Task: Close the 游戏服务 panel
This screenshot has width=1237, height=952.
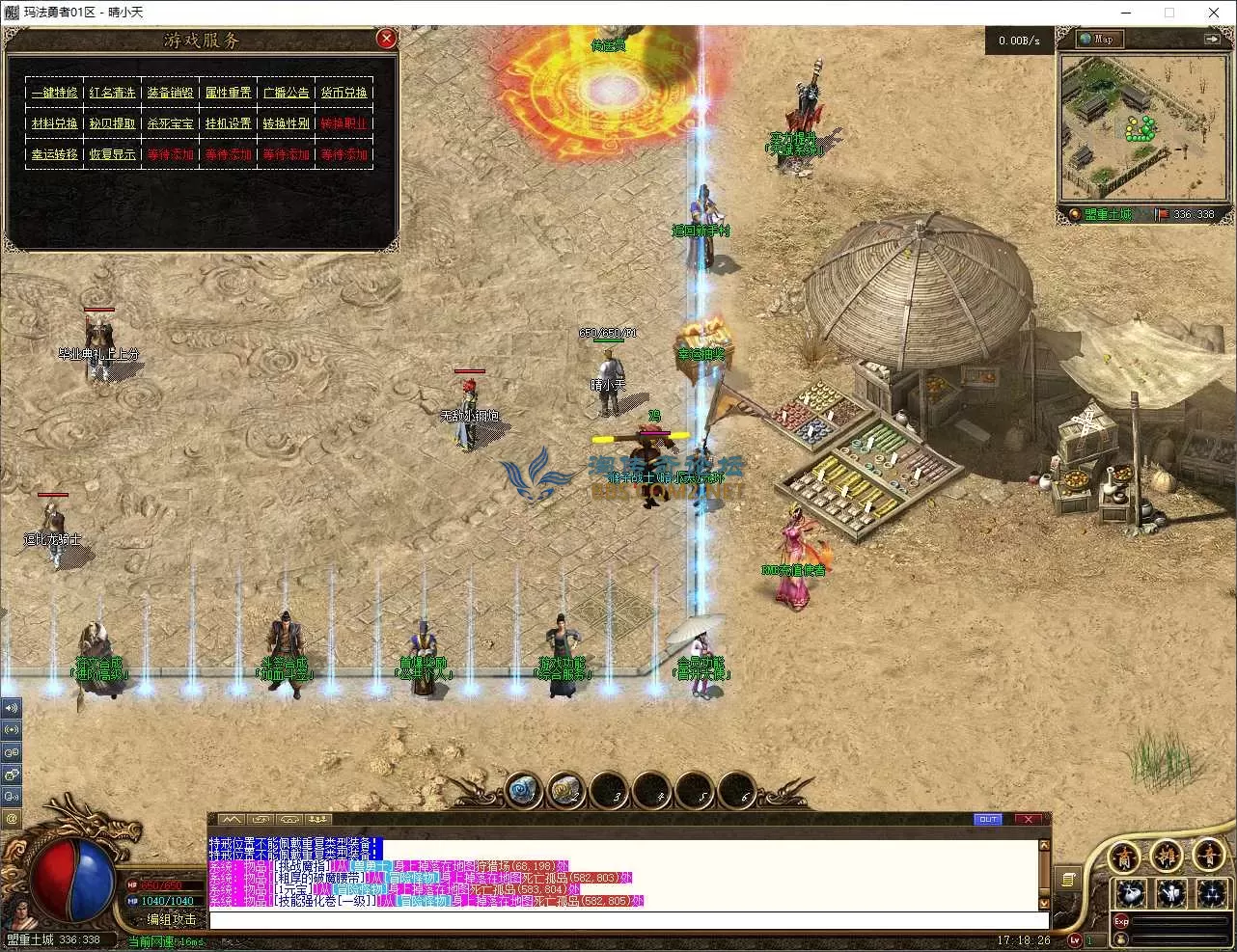Action: pos(386,39)
